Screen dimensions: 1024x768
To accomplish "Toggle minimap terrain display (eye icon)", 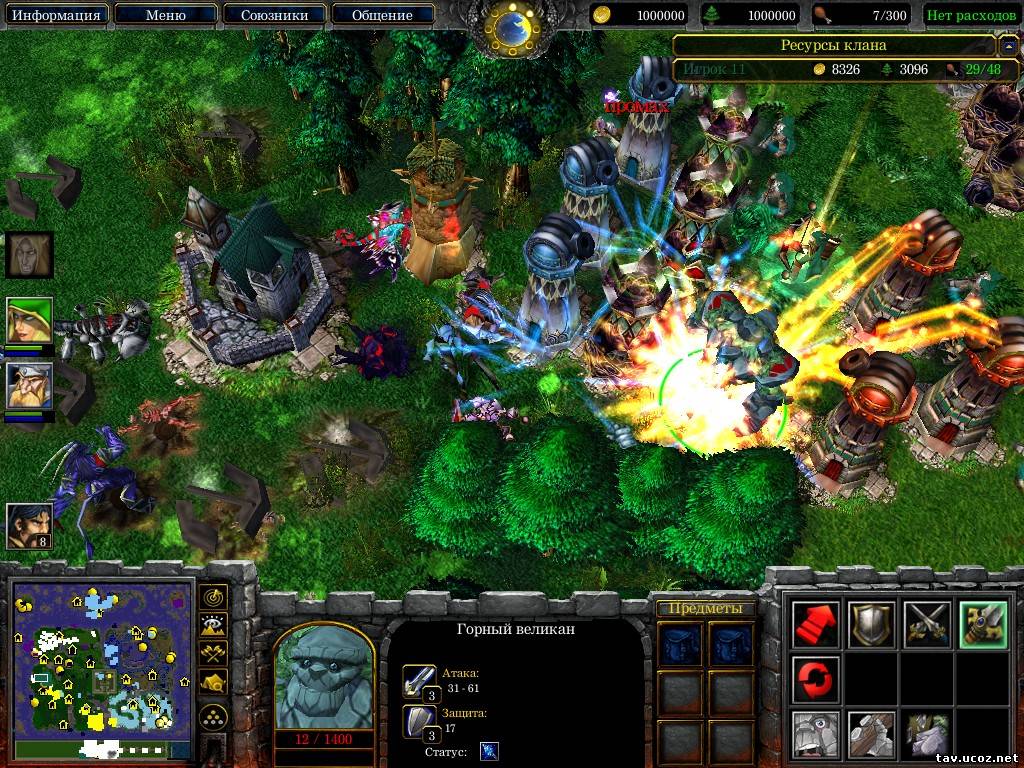I will (x=213, y=626).
